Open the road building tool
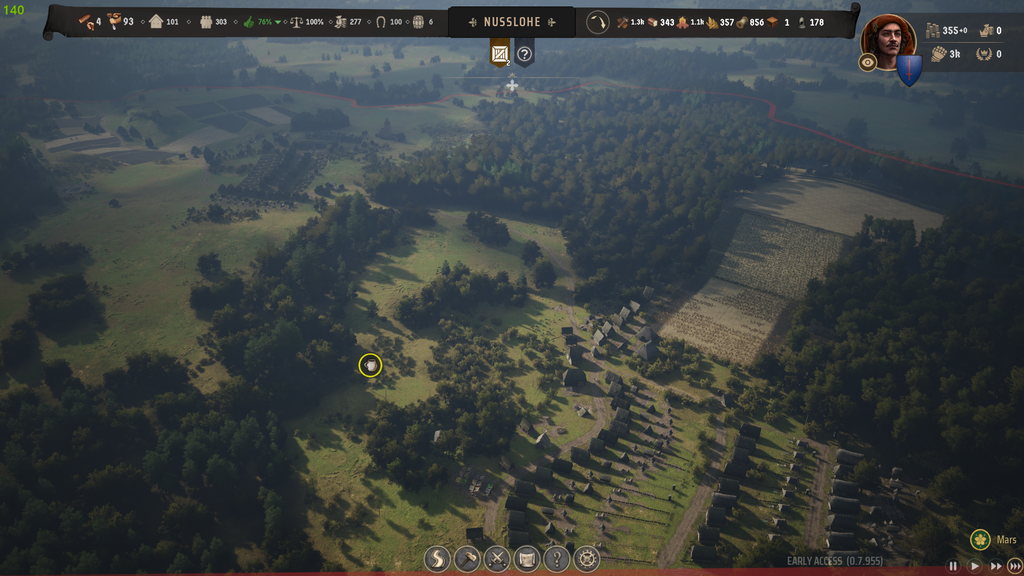Viewport: 1024px width, 576px height. [x=437, y=559]
